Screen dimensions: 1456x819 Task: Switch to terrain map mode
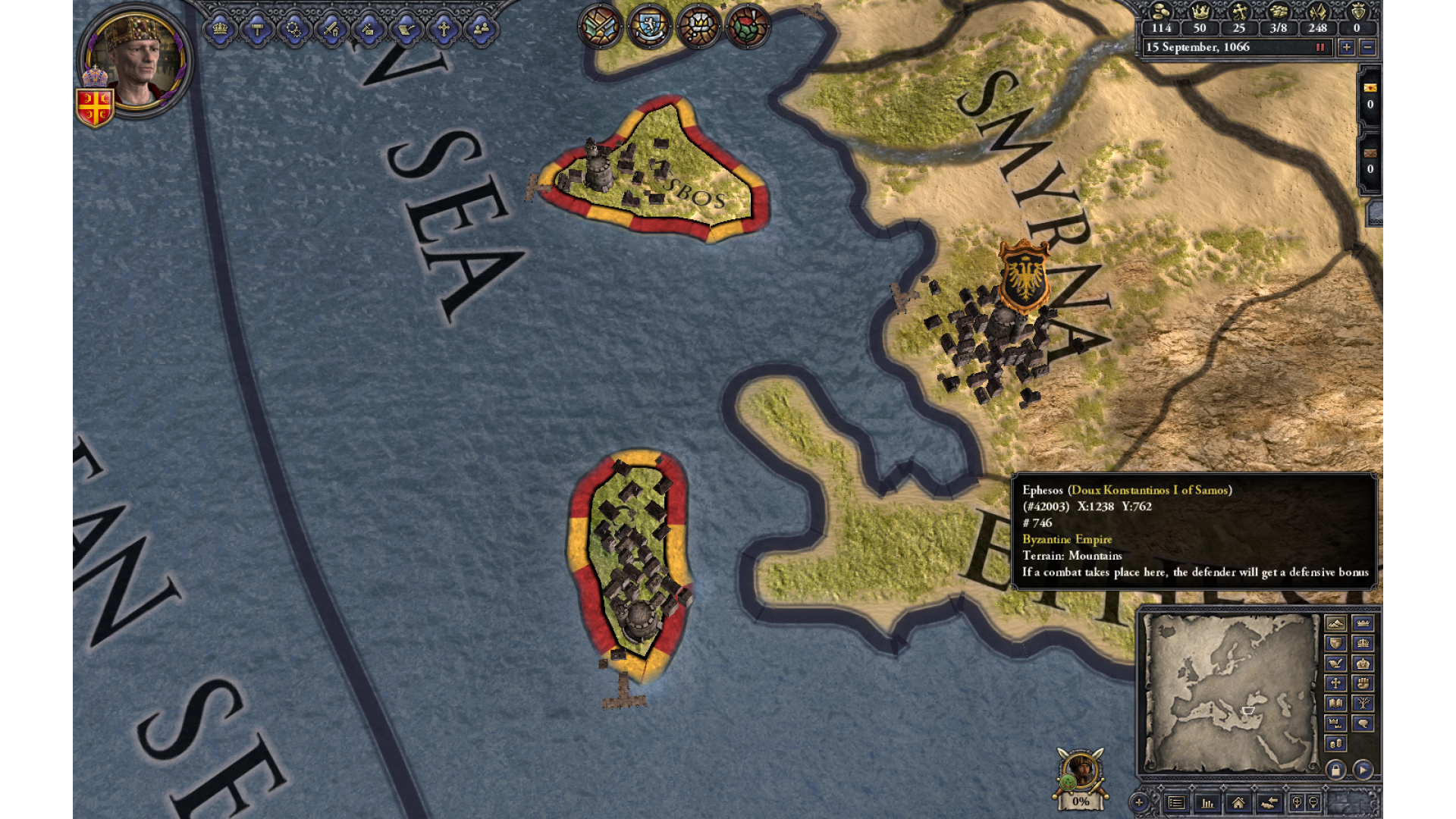(1335, 623)
